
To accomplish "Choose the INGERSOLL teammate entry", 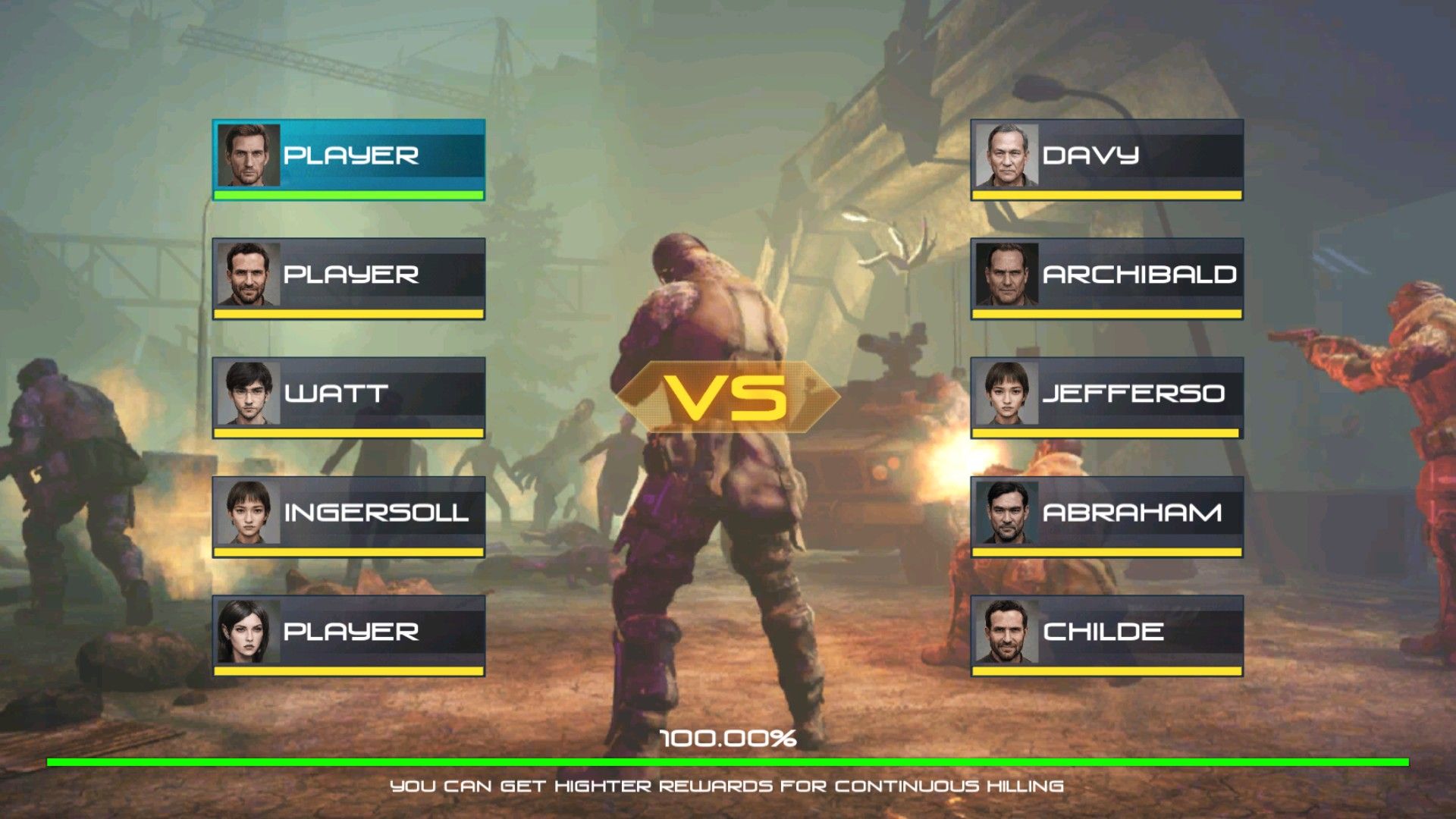I will (x=349, y=515).
